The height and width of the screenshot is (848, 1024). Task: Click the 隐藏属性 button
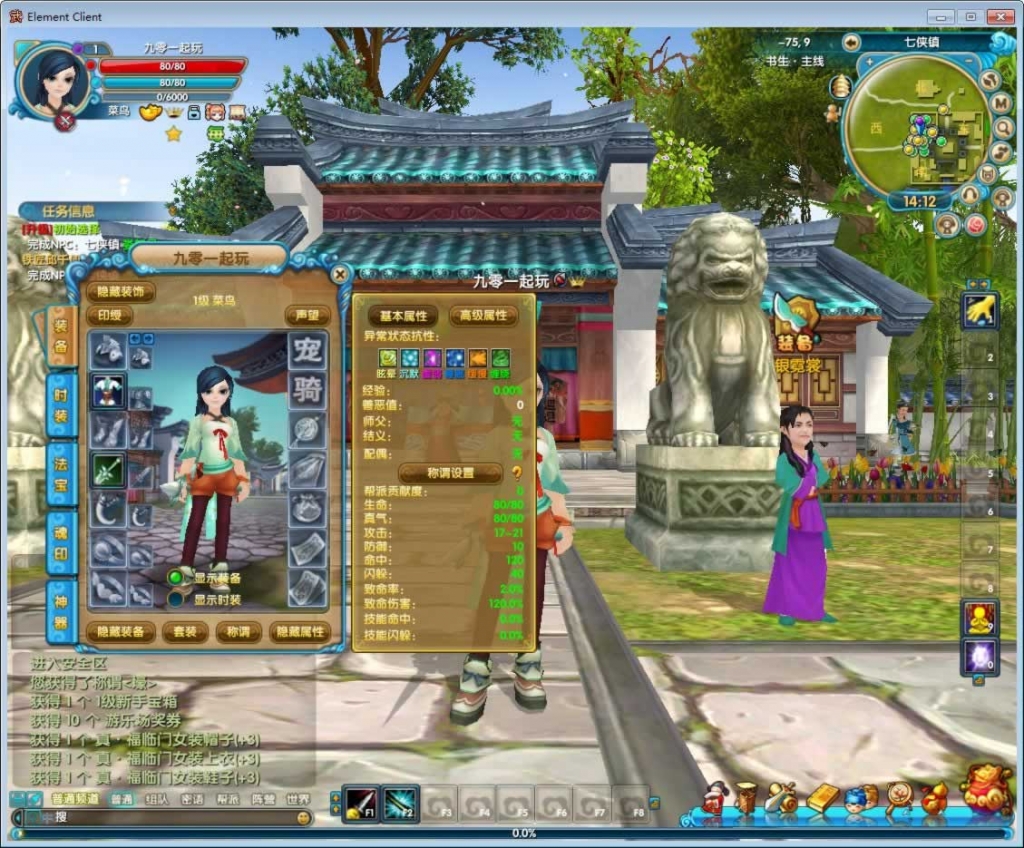[x=299, y=632]
